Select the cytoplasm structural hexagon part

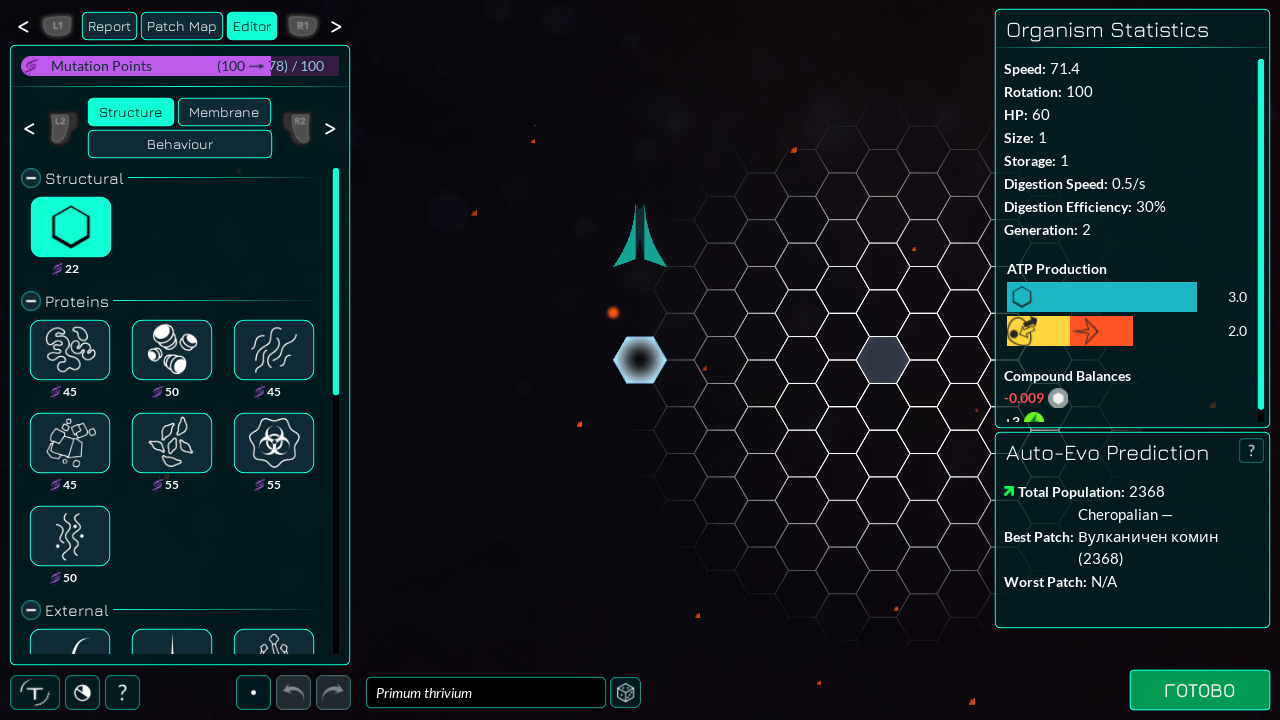click(x=70, y=227)
